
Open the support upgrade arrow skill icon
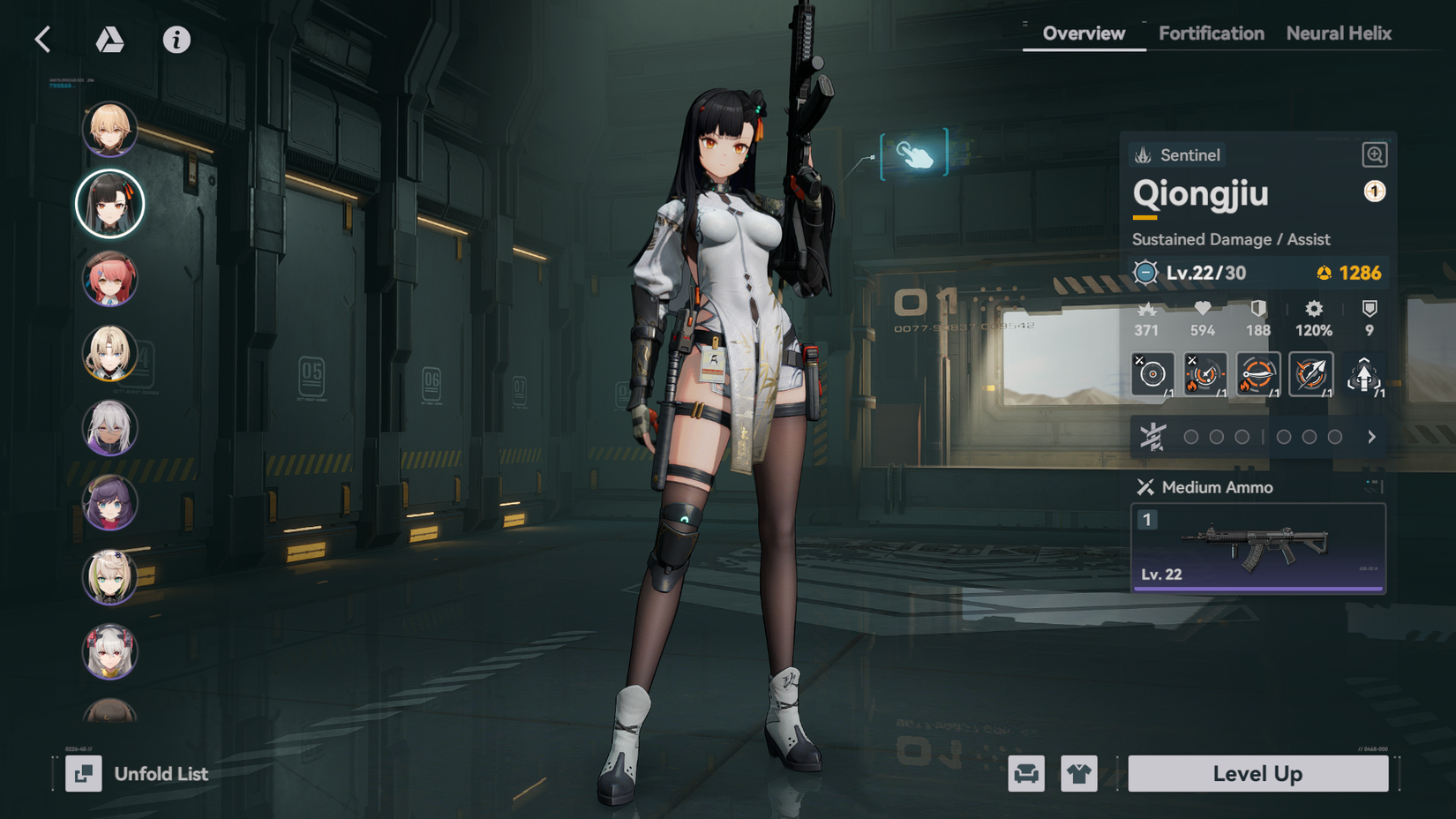1364,373
